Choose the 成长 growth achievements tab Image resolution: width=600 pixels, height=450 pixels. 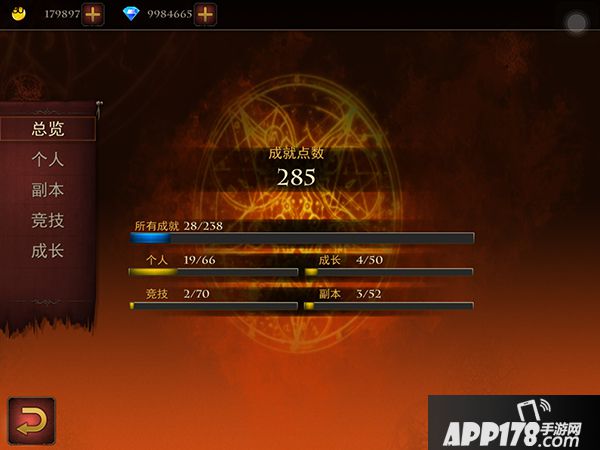(48, 251)
